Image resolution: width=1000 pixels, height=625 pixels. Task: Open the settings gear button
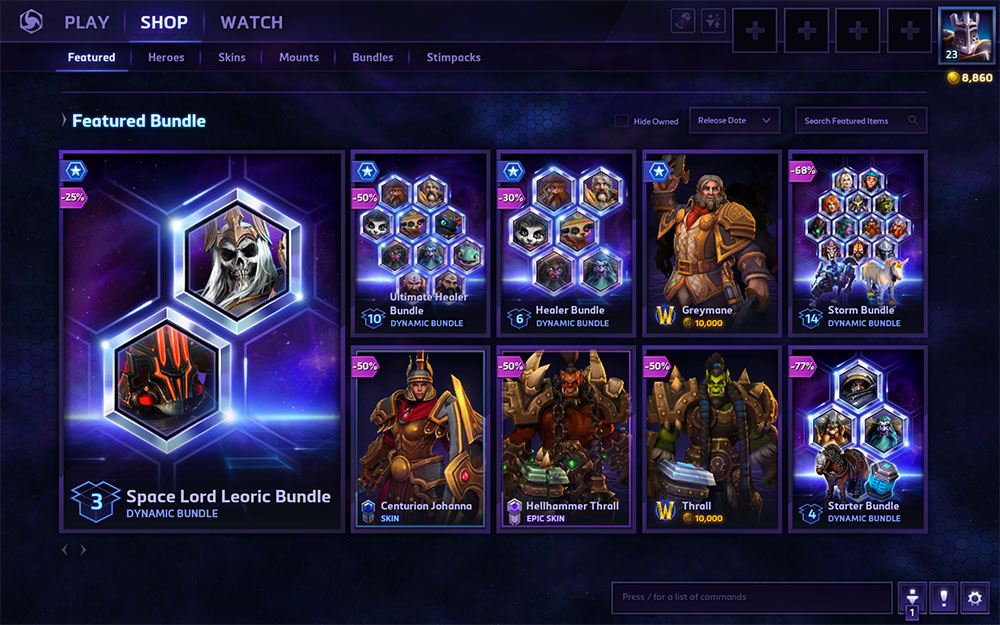pos(975,597)
